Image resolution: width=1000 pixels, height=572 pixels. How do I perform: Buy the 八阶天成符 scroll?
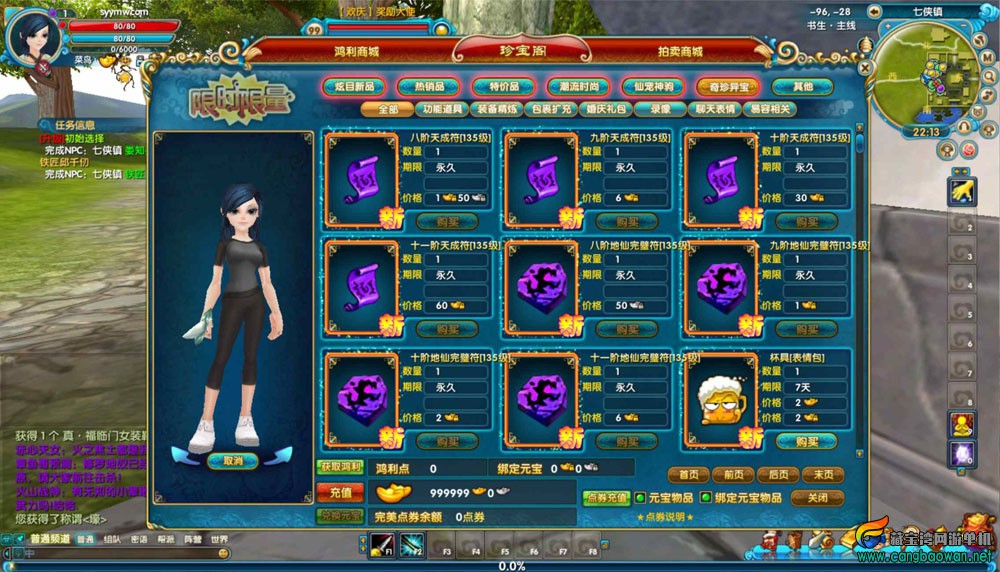tap(439, 221)
